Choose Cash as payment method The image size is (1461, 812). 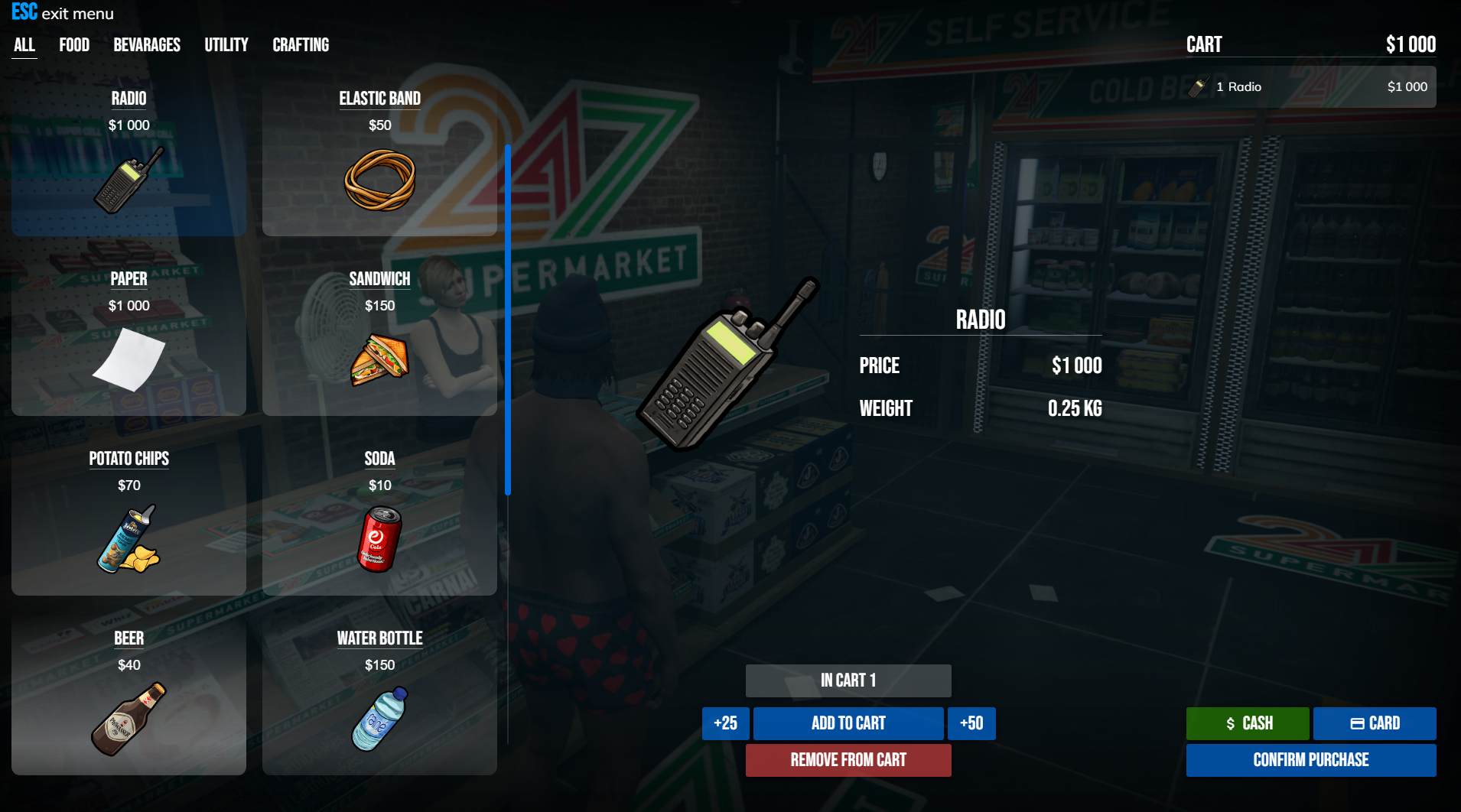pos(1248,723)
